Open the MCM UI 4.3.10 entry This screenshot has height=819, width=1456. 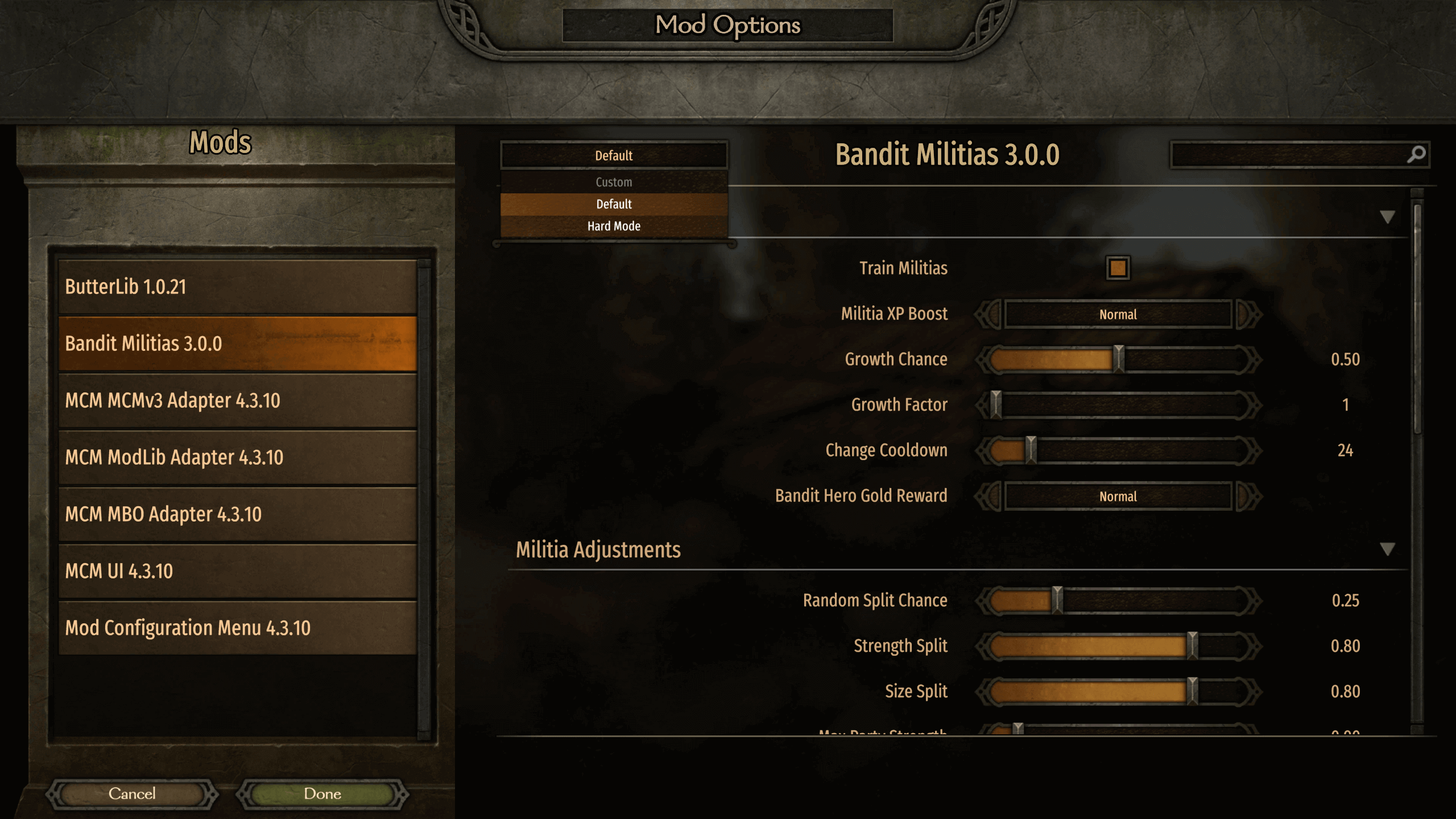click(237, 571)
